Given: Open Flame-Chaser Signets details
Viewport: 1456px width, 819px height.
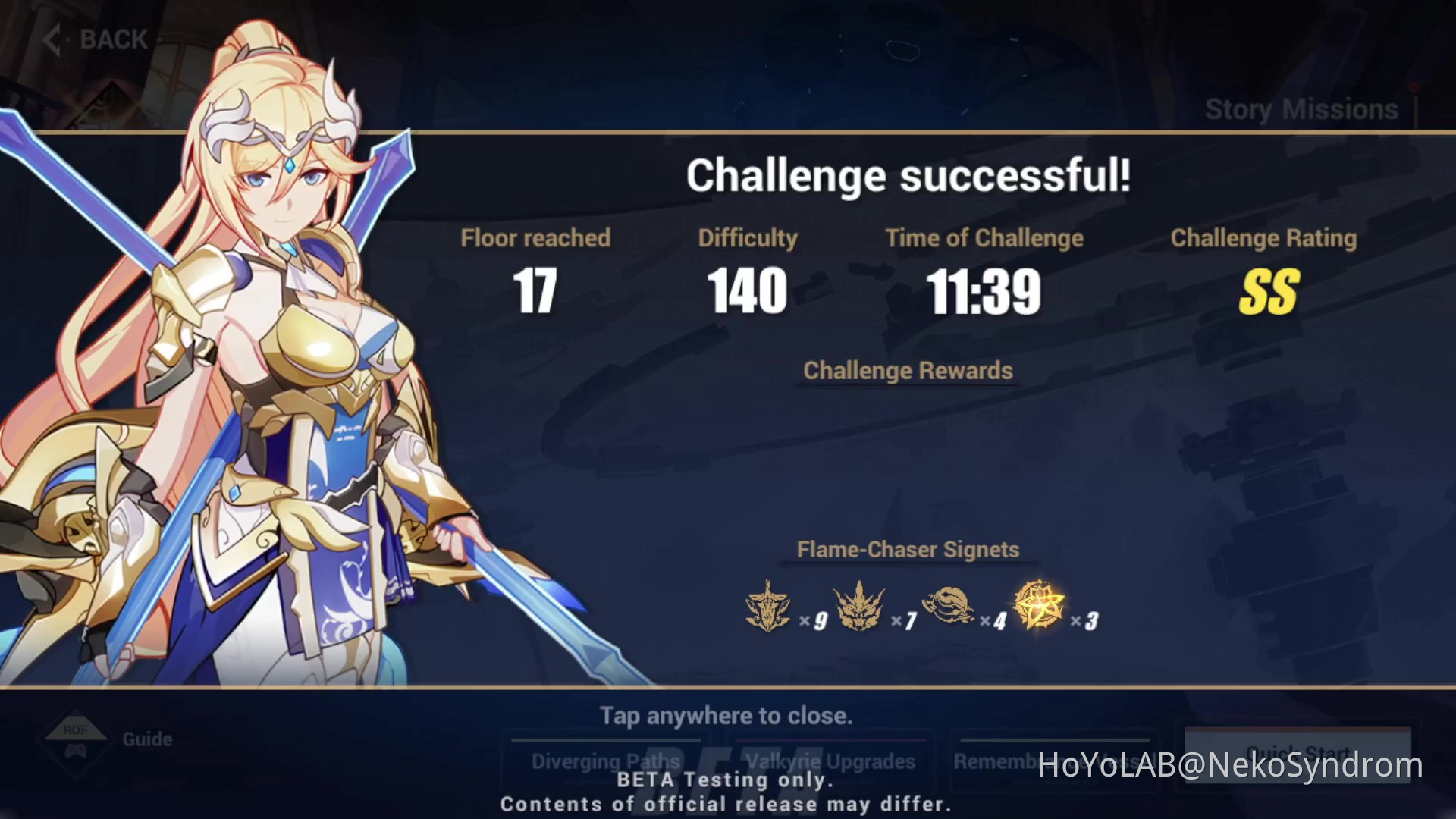Looking at the screenshot, I should click(907, 549).
